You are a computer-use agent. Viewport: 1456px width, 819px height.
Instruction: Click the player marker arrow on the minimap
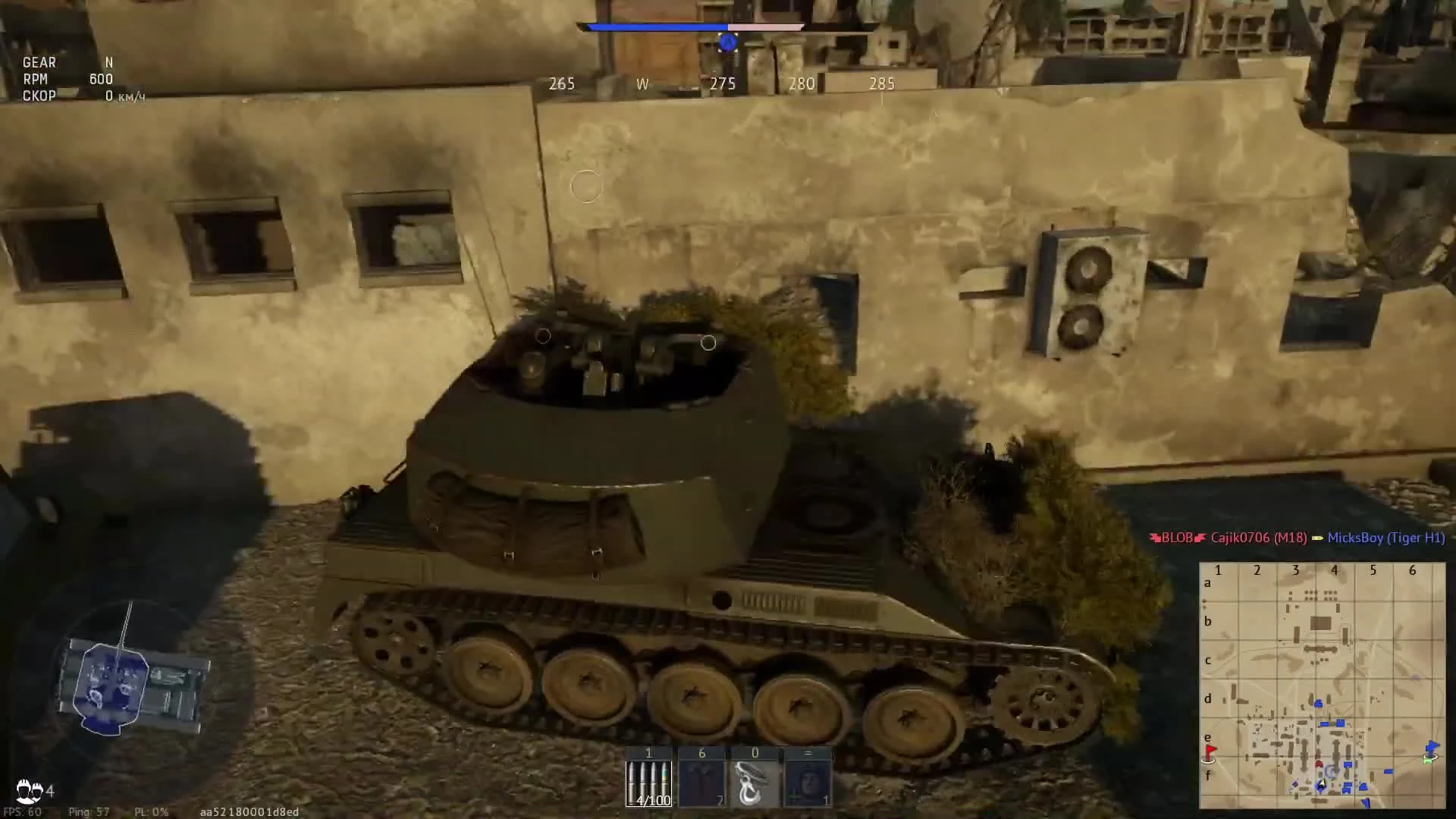1322,784
